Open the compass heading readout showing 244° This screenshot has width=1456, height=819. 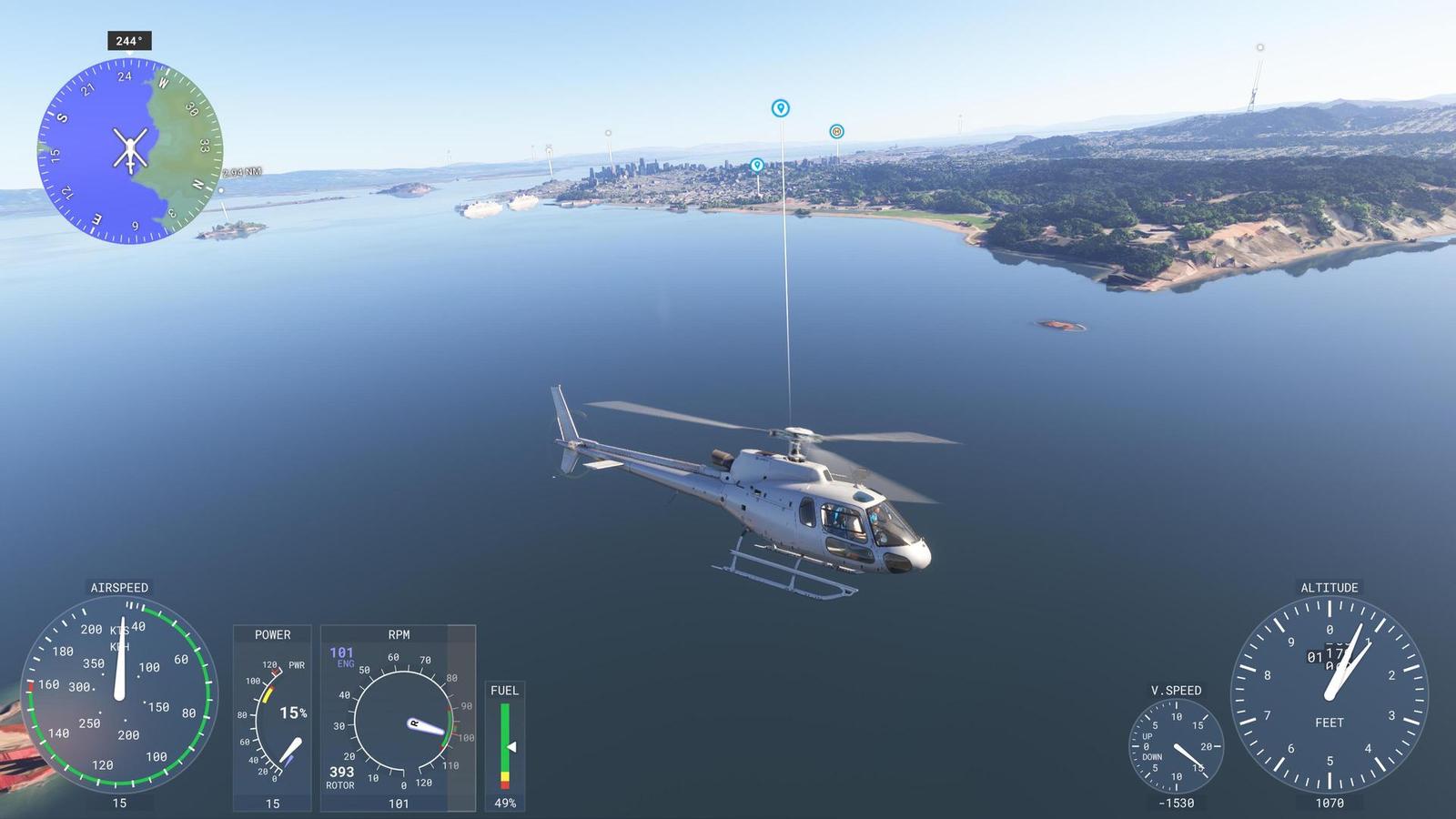tap(127, 39)
